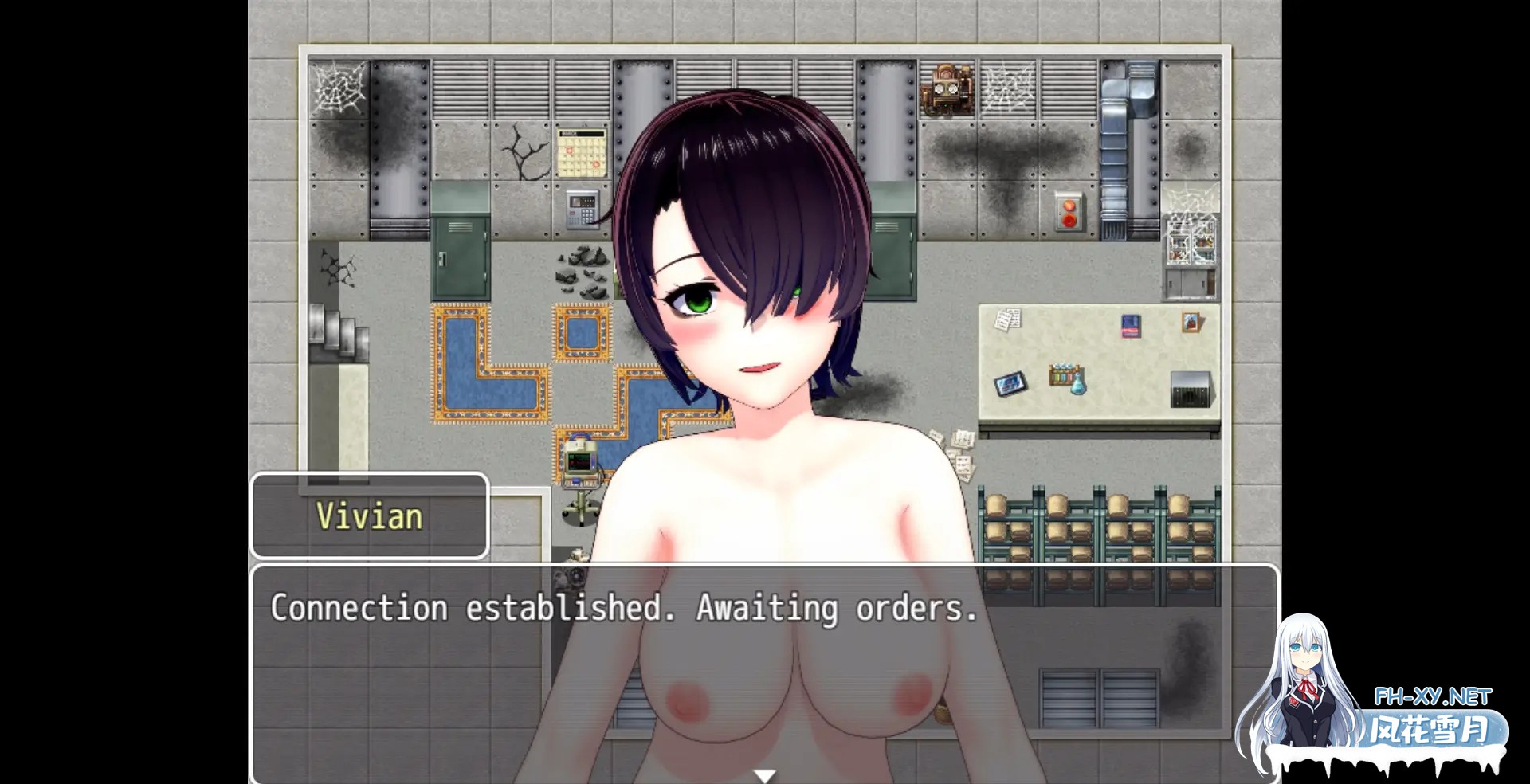This screenshot has height=784, width=1530.
Task: Select the Vivian name box label
Action: tap(369, 516)
